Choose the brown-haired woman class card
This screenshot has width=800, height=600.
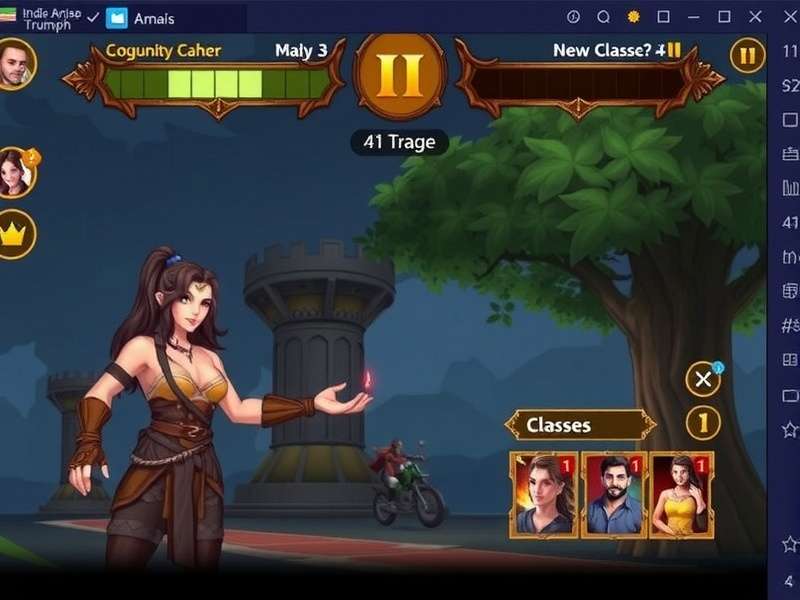(x=544, y=494)
